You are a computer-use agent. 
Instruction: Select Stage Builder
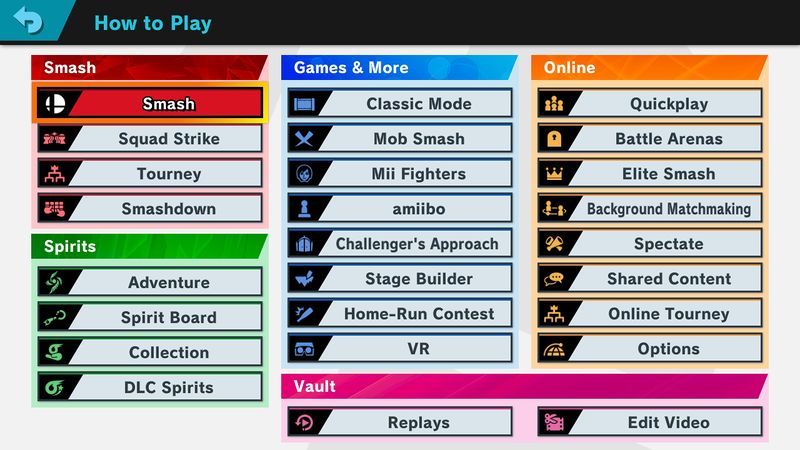tap(400, 279)
